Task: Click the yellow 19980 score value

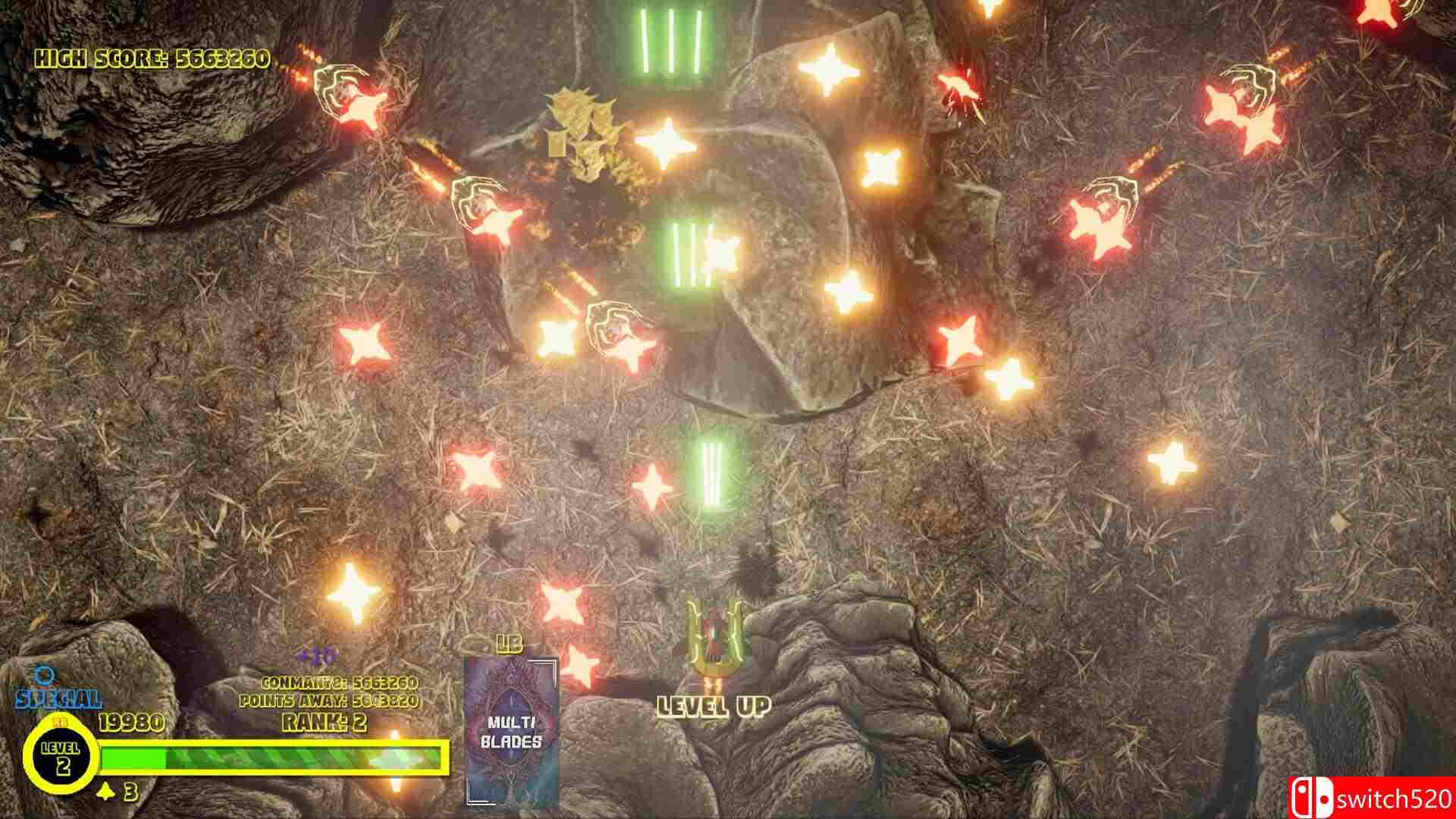Action: point(131,723)
